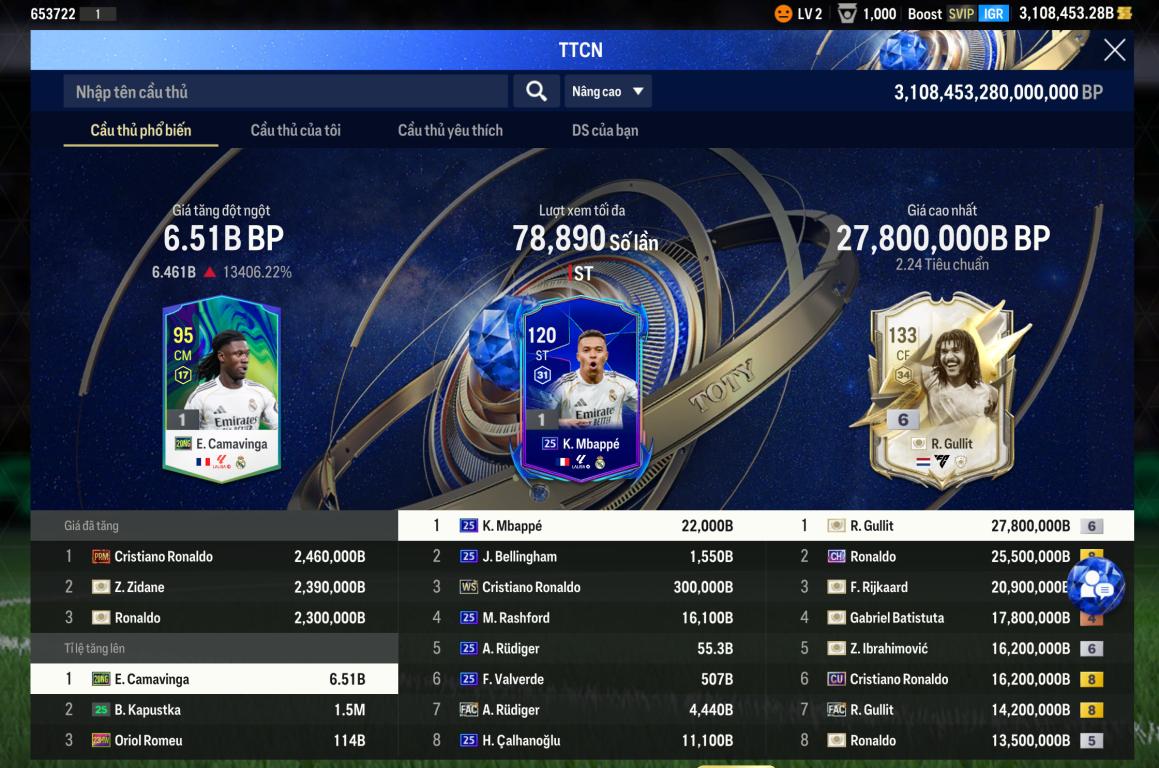Select the E. Camavinga player card
Image resolution: width=1159 pixels, height=768 pixels.
point(222,388)
